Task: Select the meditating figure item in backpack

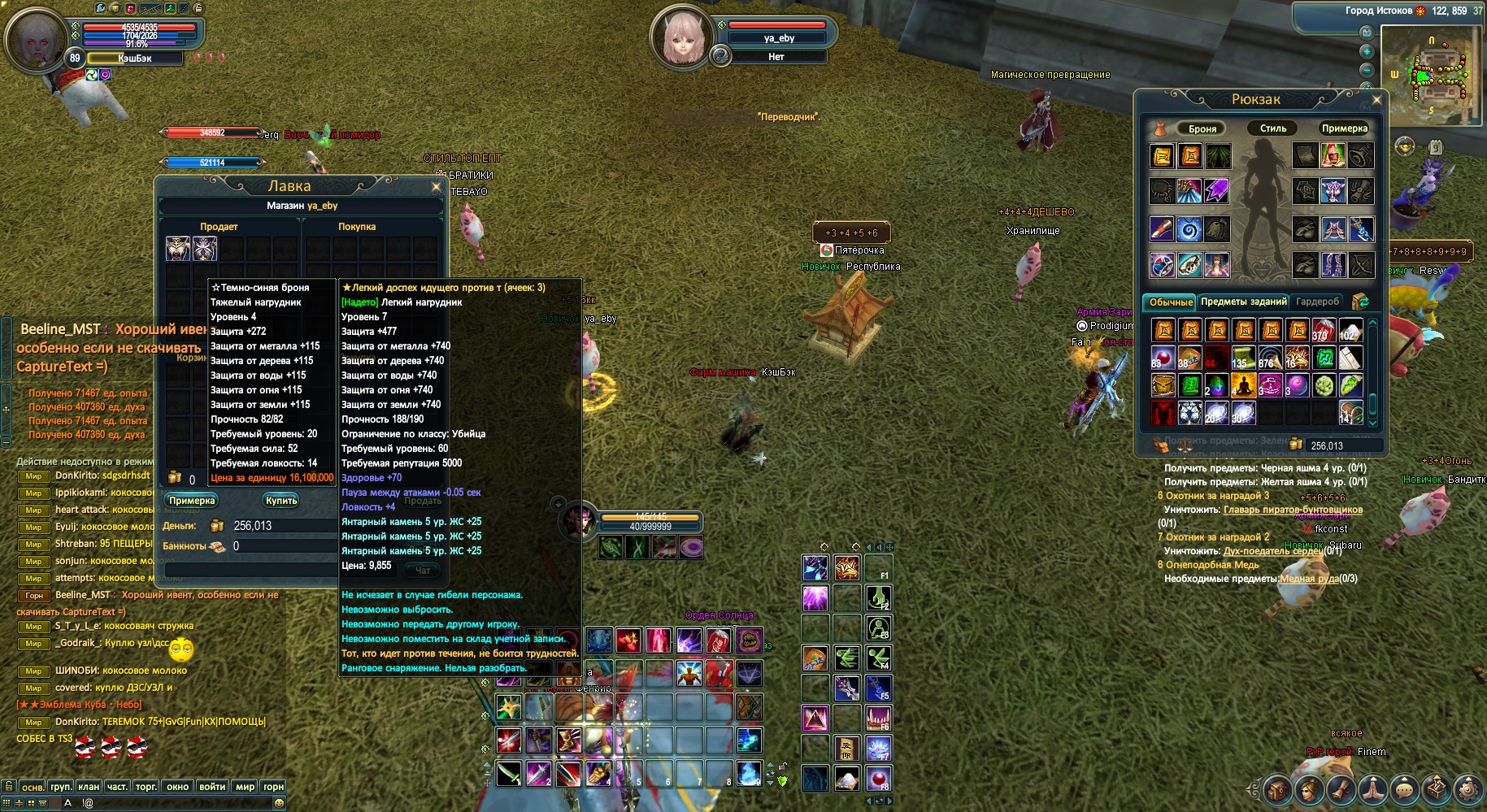Action: 1243,384
